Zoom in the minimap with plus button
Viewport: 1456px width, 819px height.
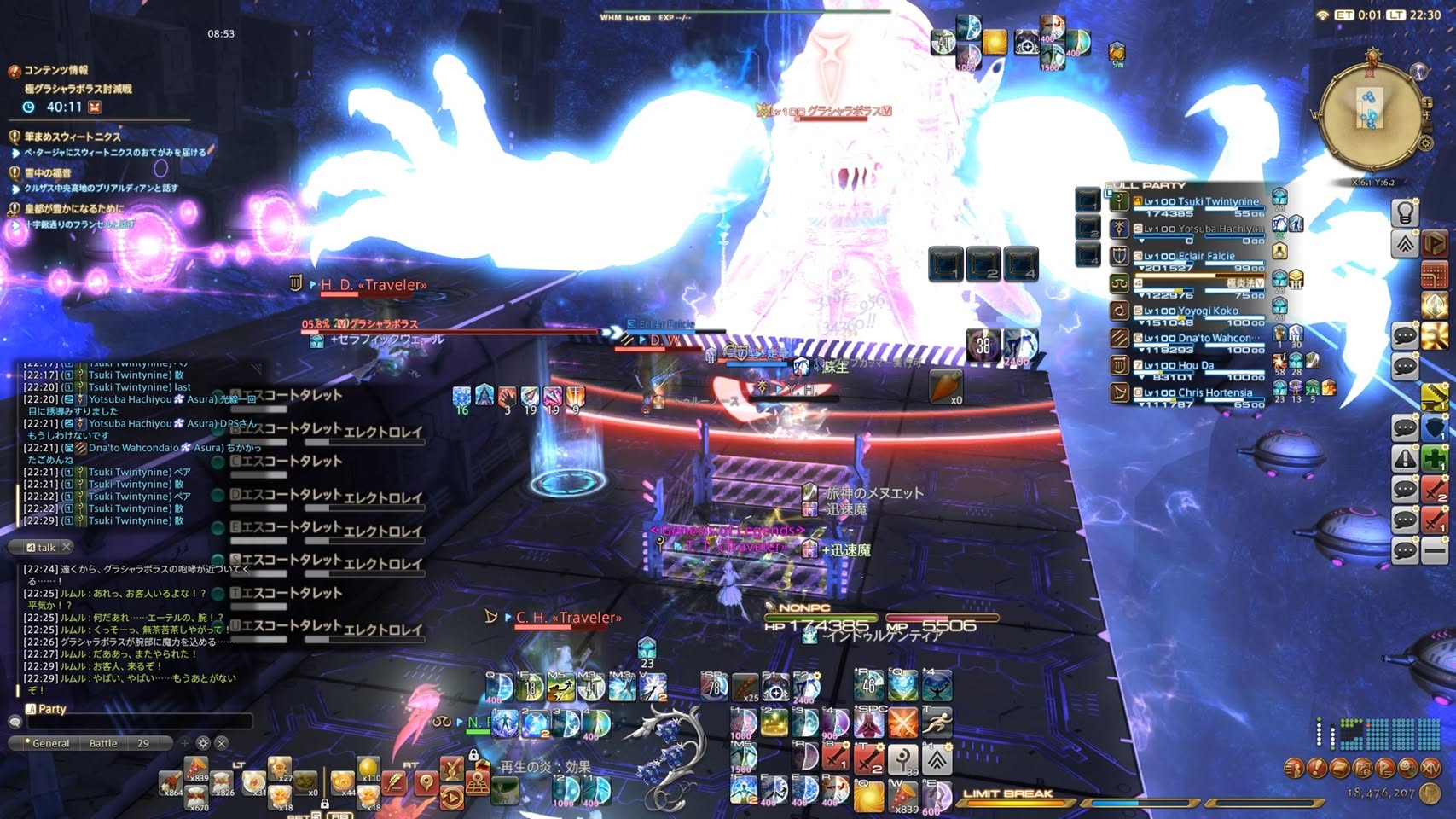click(1427, 103)
